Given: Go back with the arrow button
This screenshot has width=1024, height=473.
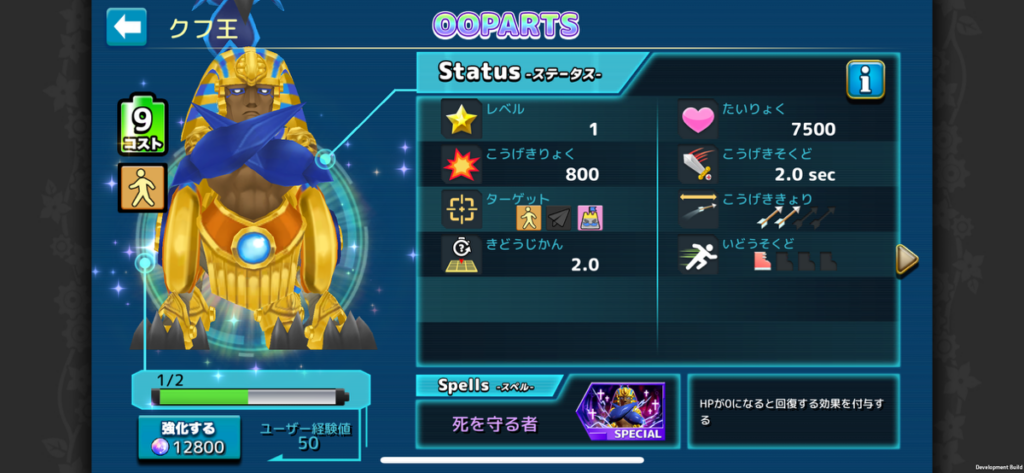Looking at the screenshot, I should [127, 27].
